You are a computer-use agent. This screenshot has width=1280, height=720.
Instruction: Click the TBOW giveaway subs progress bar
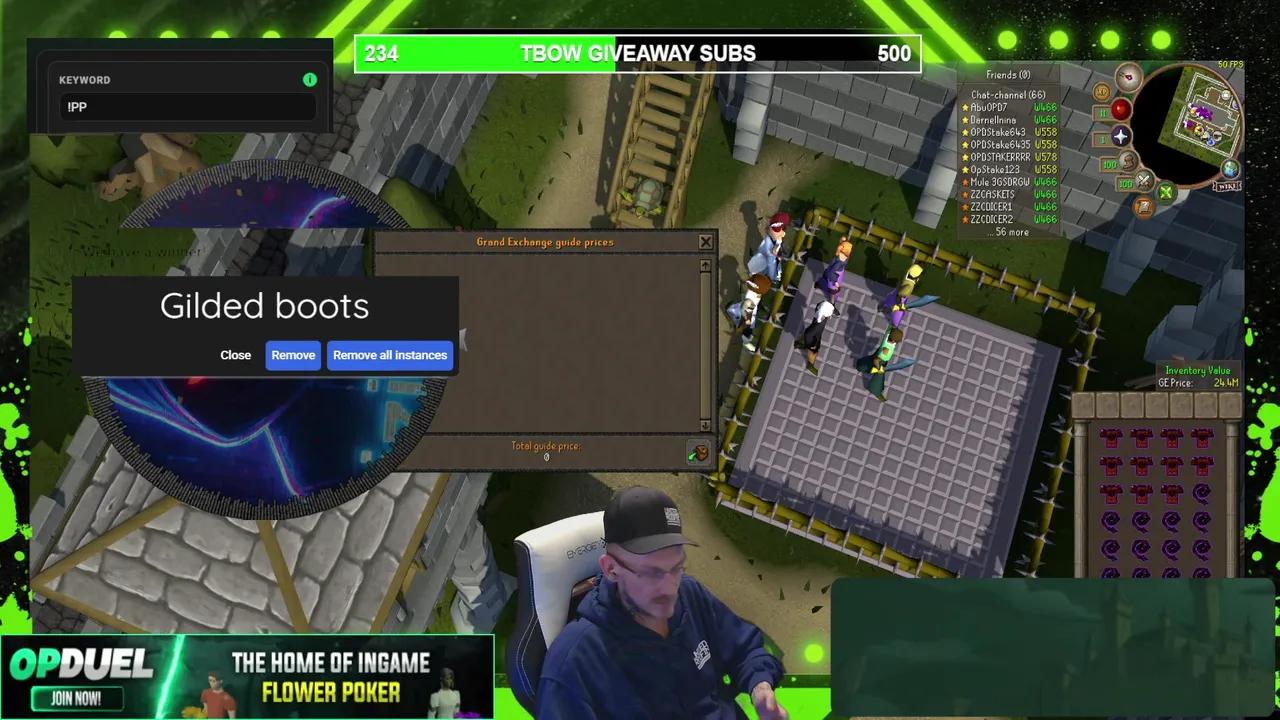click(638, 54)
